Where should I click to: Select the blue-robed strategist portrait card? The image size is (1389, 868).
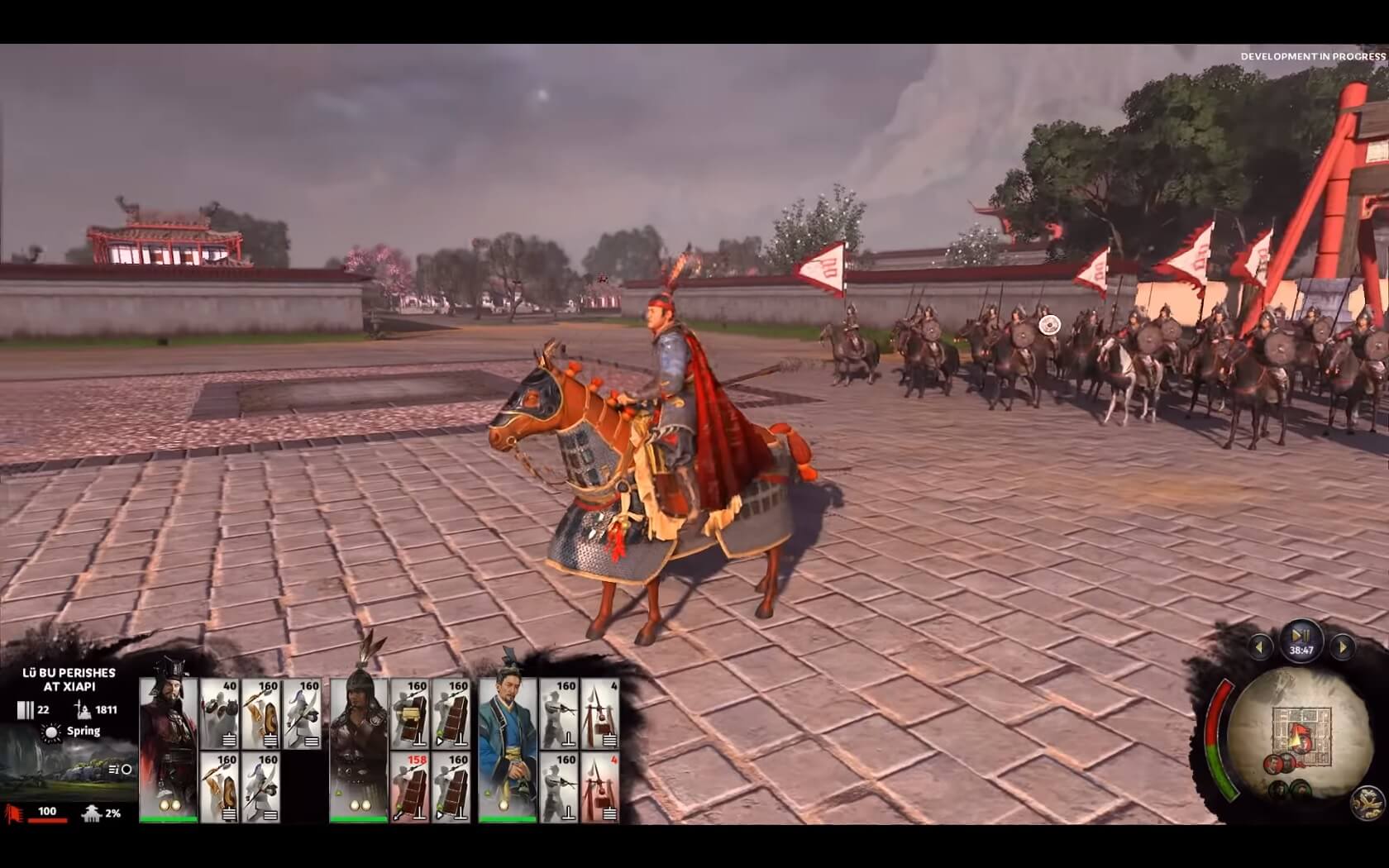click(508, 749)
